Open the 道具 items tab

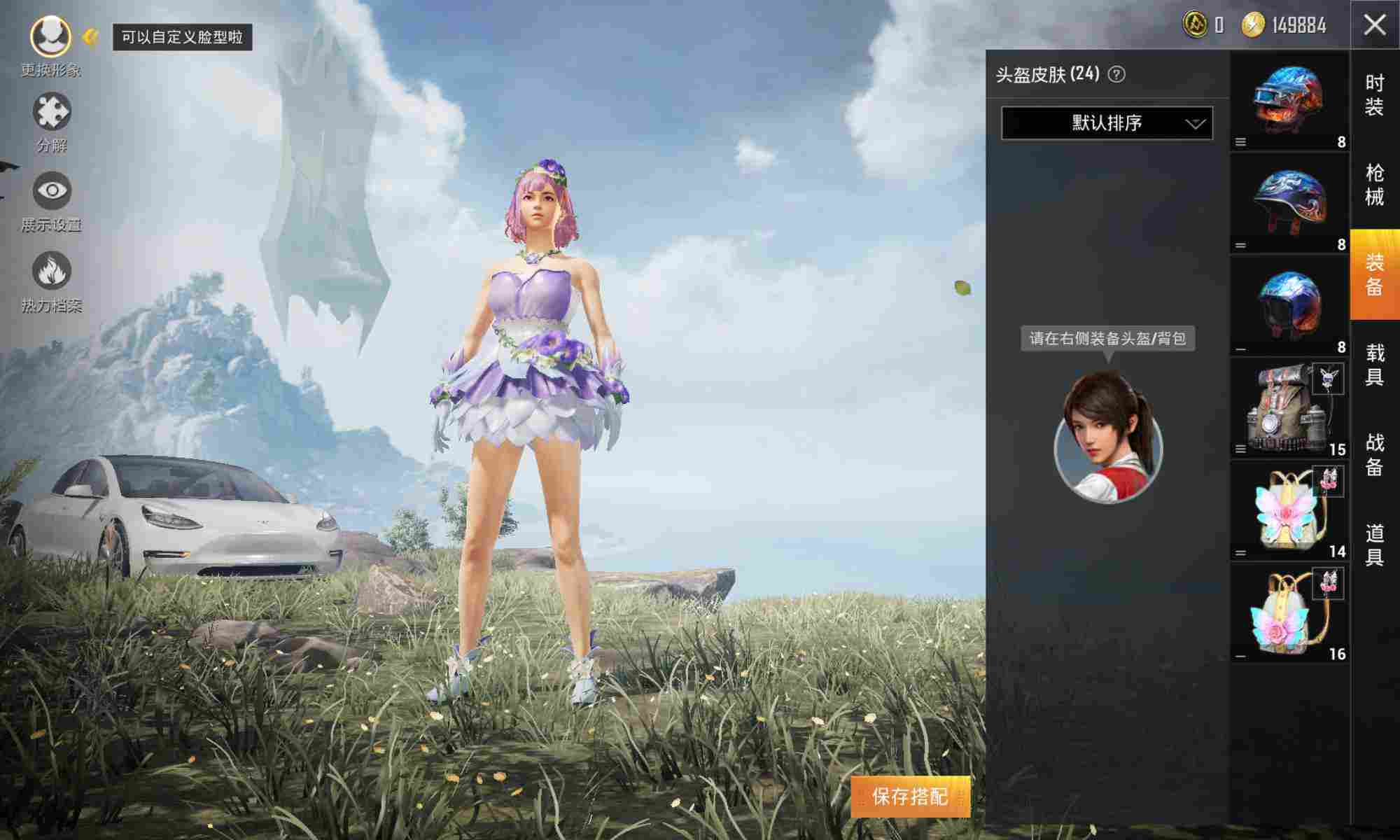[1375, 545]
